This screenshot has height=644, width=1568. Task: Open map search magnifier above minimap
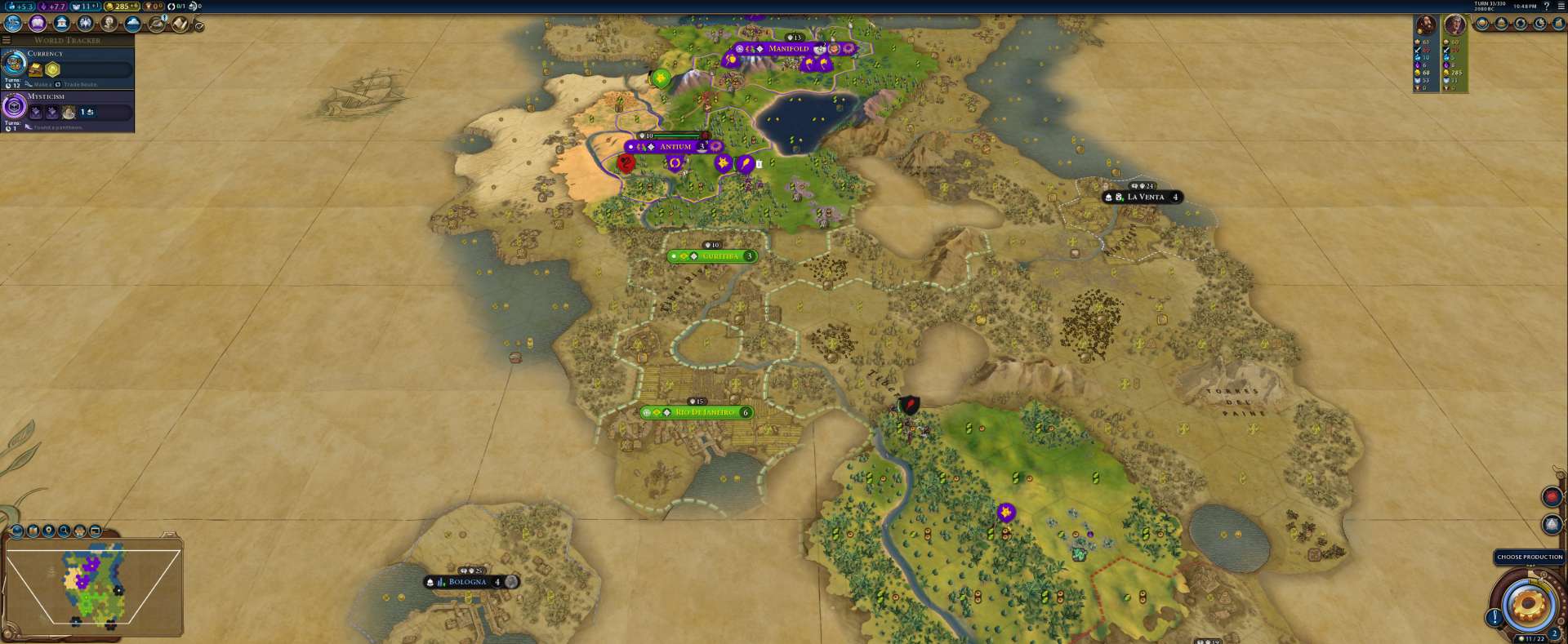click(x=65, y=531)
